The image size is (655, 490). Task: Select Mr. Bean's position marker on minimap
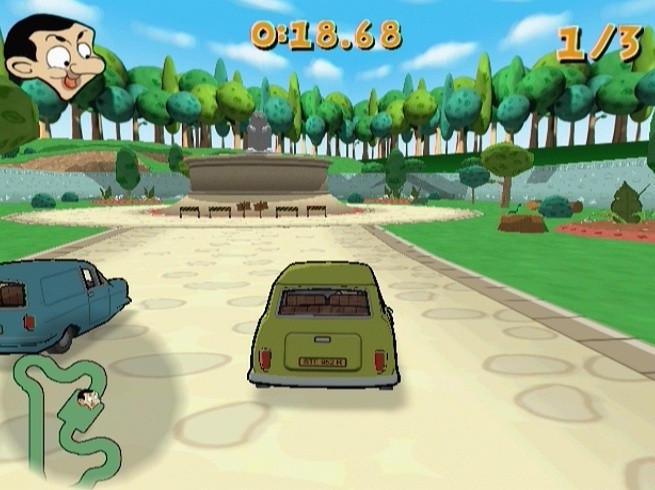pyautogui.click(x=91, y=400)
